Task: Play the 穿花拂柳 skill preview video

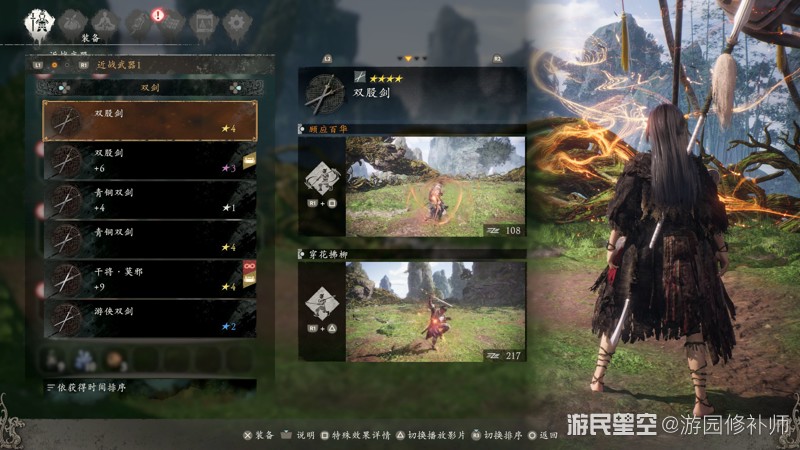Action: (x=435, y=312)
